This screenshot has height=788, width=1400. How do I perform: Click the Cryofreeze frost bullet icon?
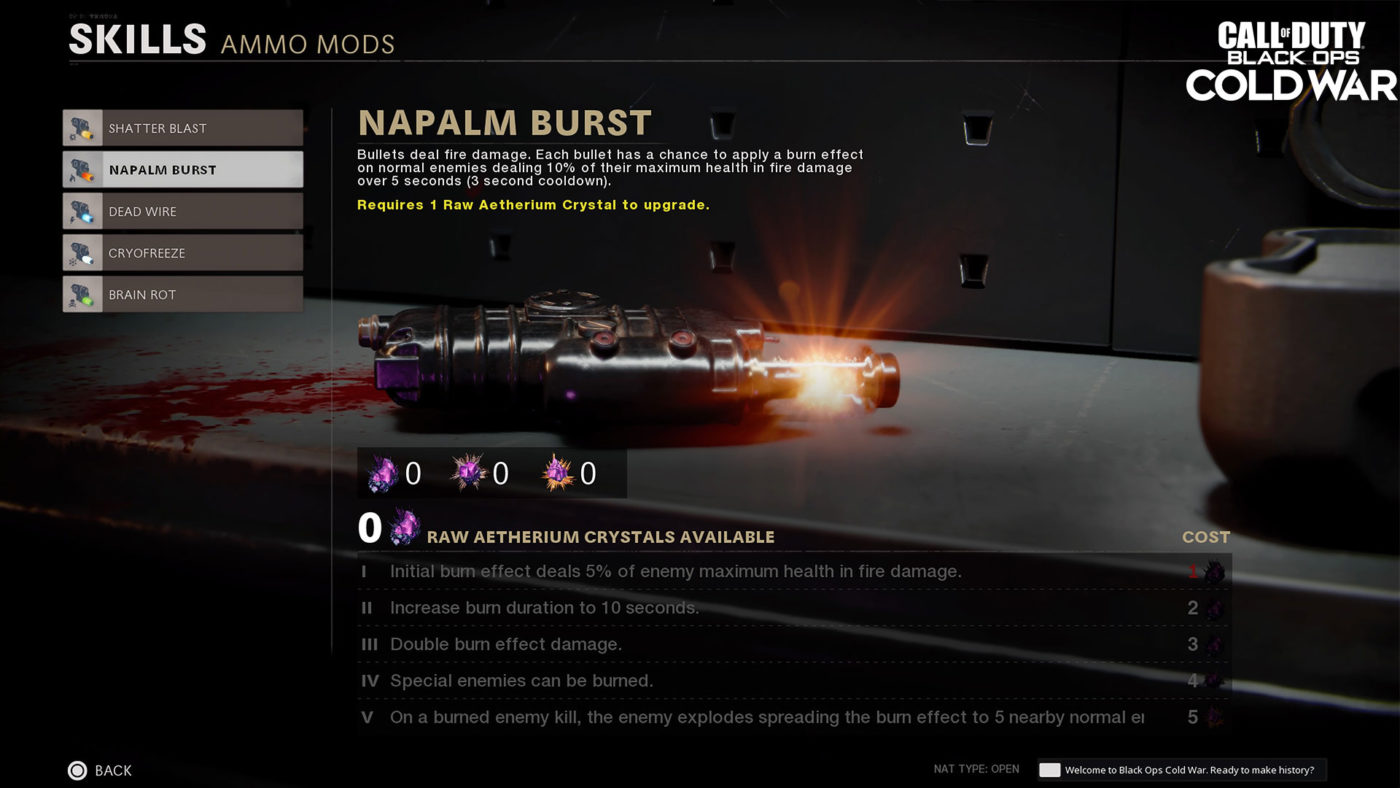(82, 253)
